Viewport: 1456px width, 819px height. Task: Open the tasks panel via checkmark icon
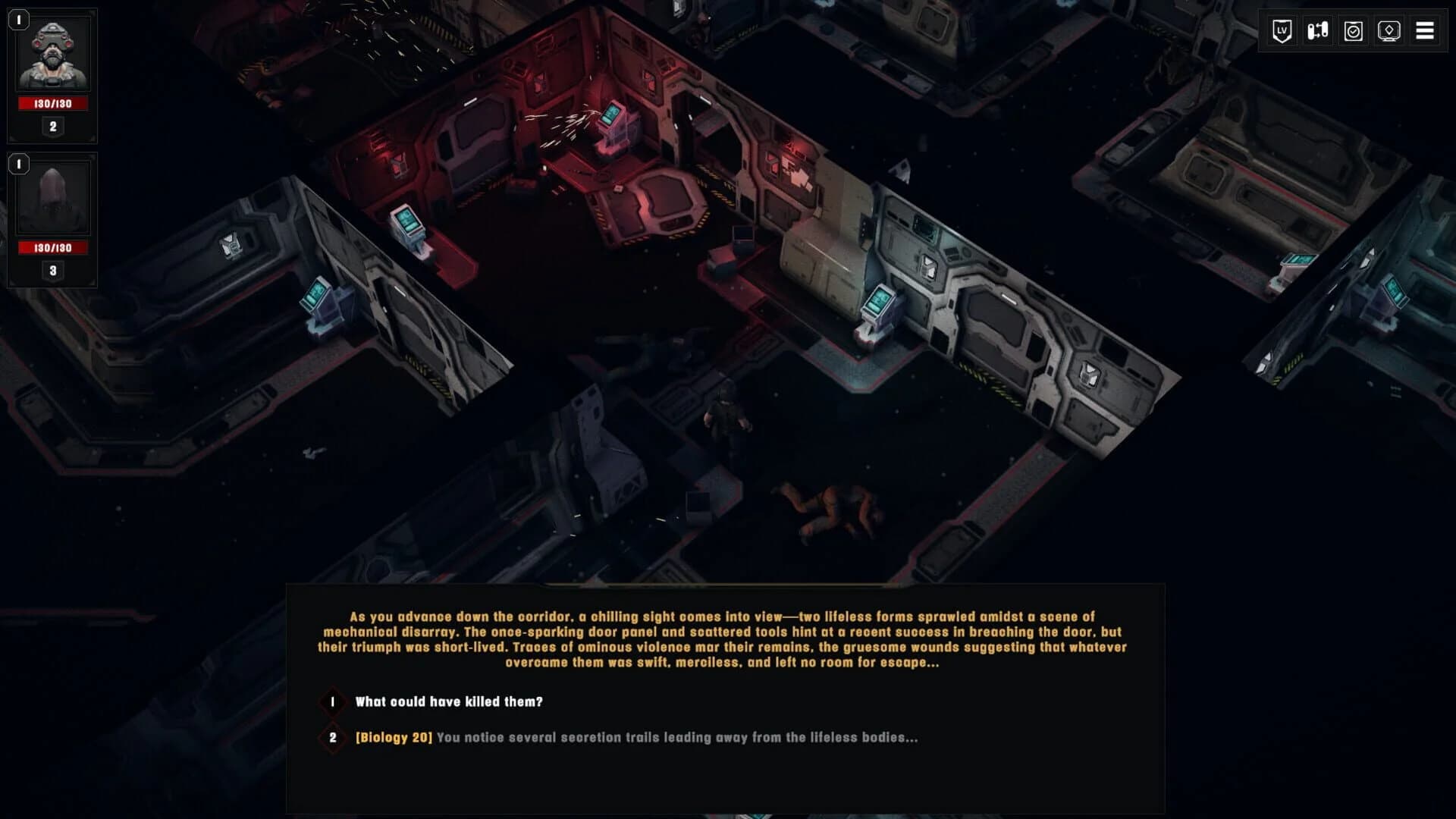[1354, 30]
